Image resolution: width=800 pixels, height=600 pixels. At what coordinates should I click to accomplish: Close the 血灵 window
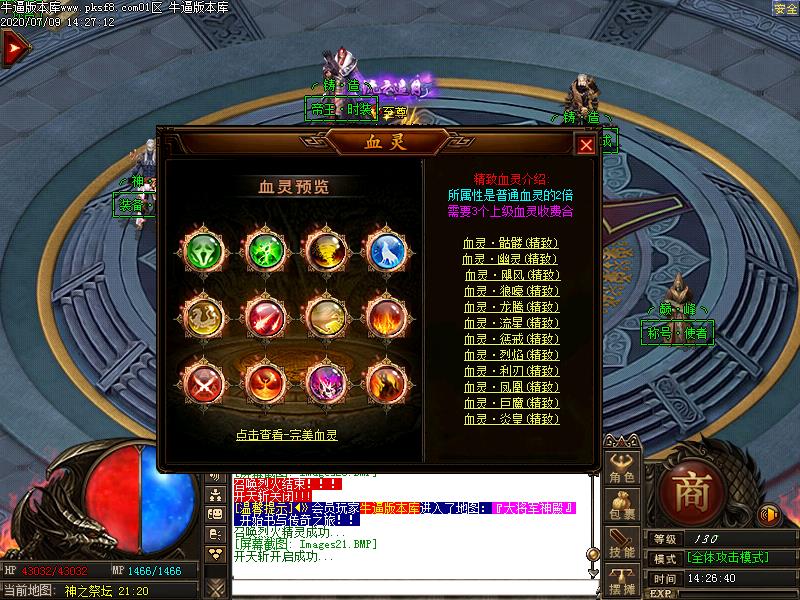pyautogui.click(x=586, y=145)
